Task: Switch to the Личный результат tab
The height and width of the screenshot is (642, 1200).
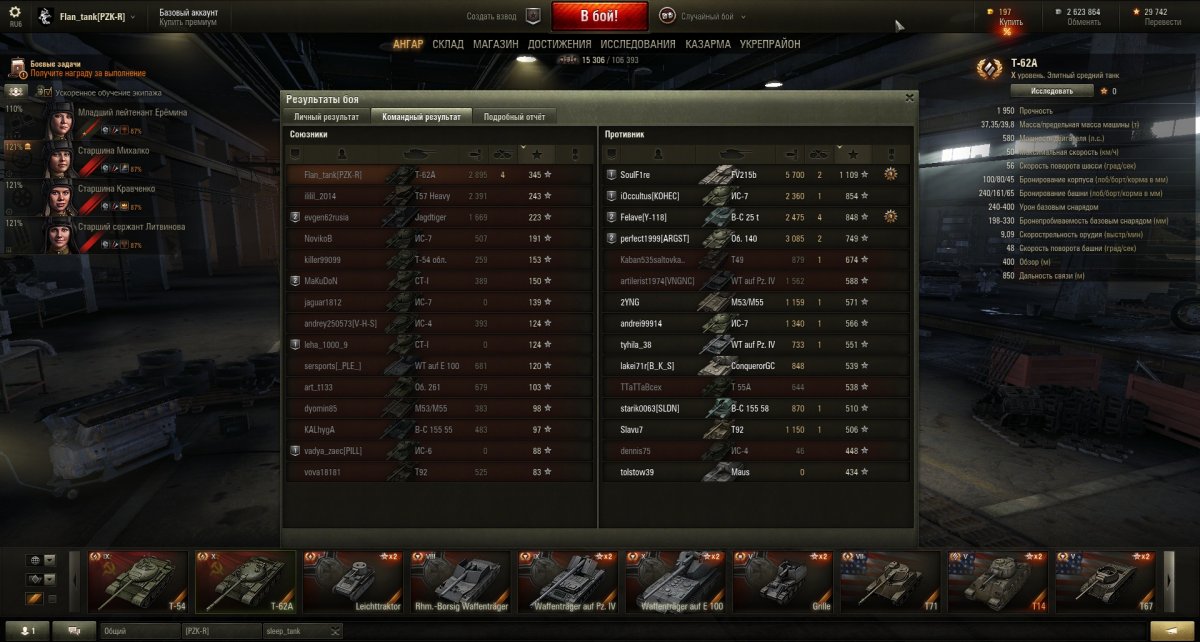Action: (x=325, y=117)
